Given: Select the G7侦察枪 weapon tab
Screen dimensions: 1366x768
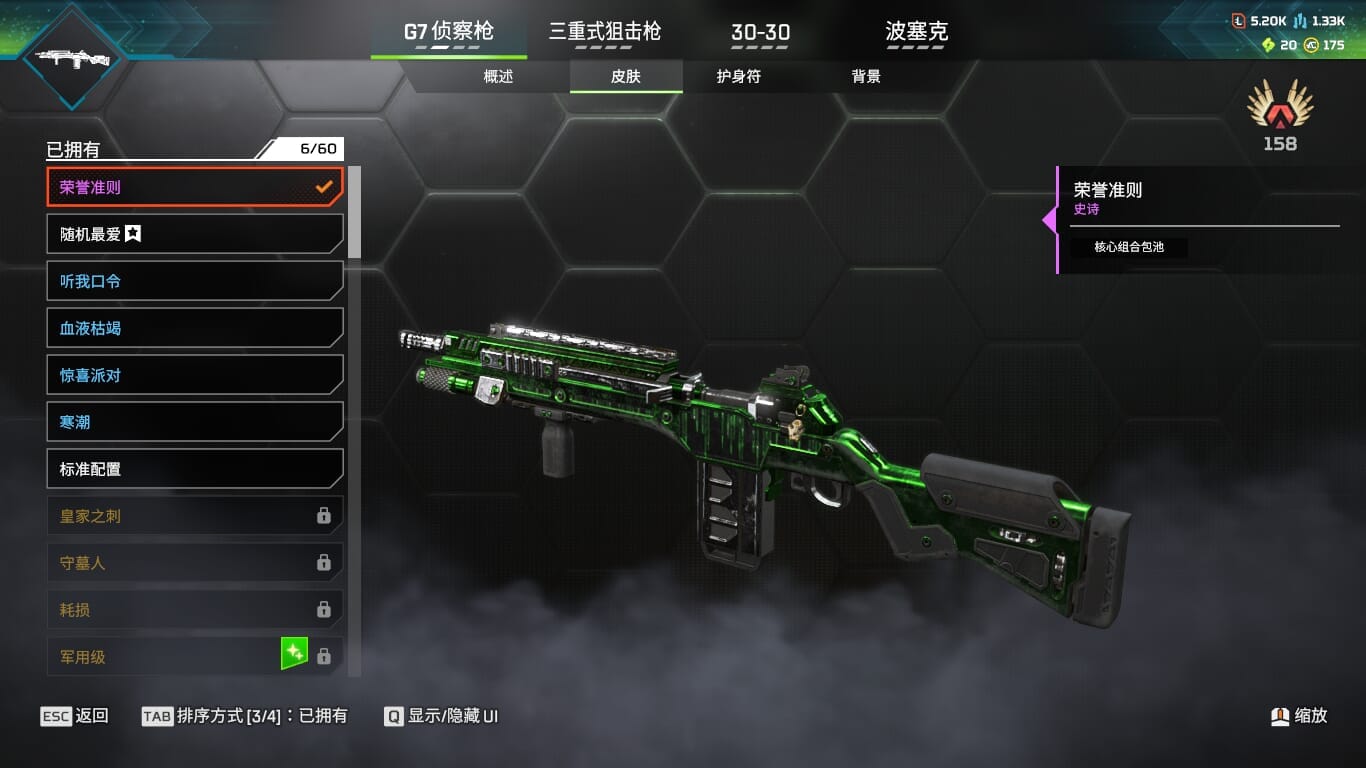Looking at the screenshot, I should [x=448, y=32].
